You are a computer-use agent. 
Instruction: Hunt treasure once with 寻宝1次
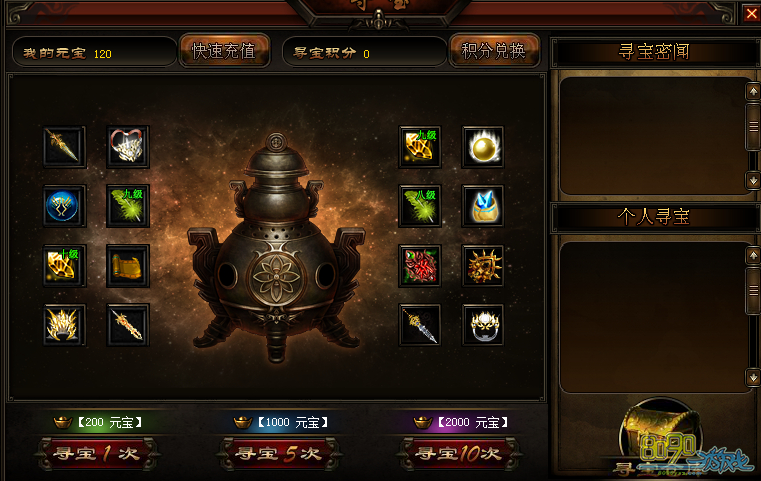pos(95,453)
